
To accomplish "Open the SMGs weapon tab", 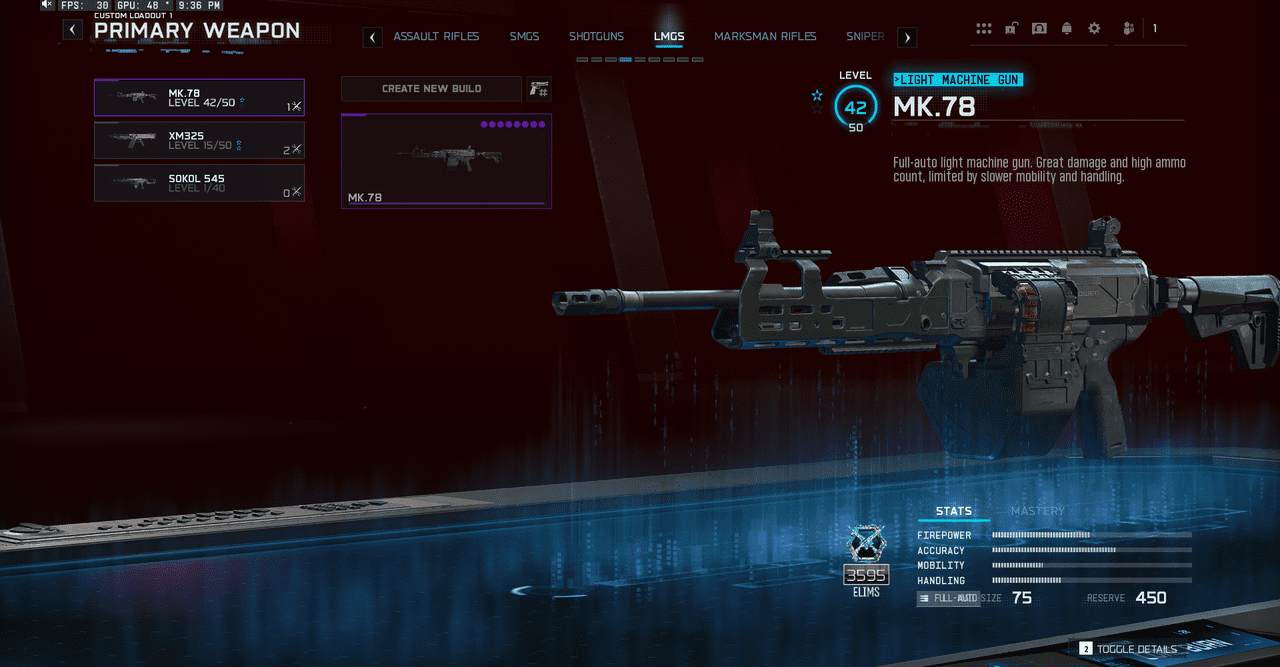I will pyautogui.click(x=524, y=37).
